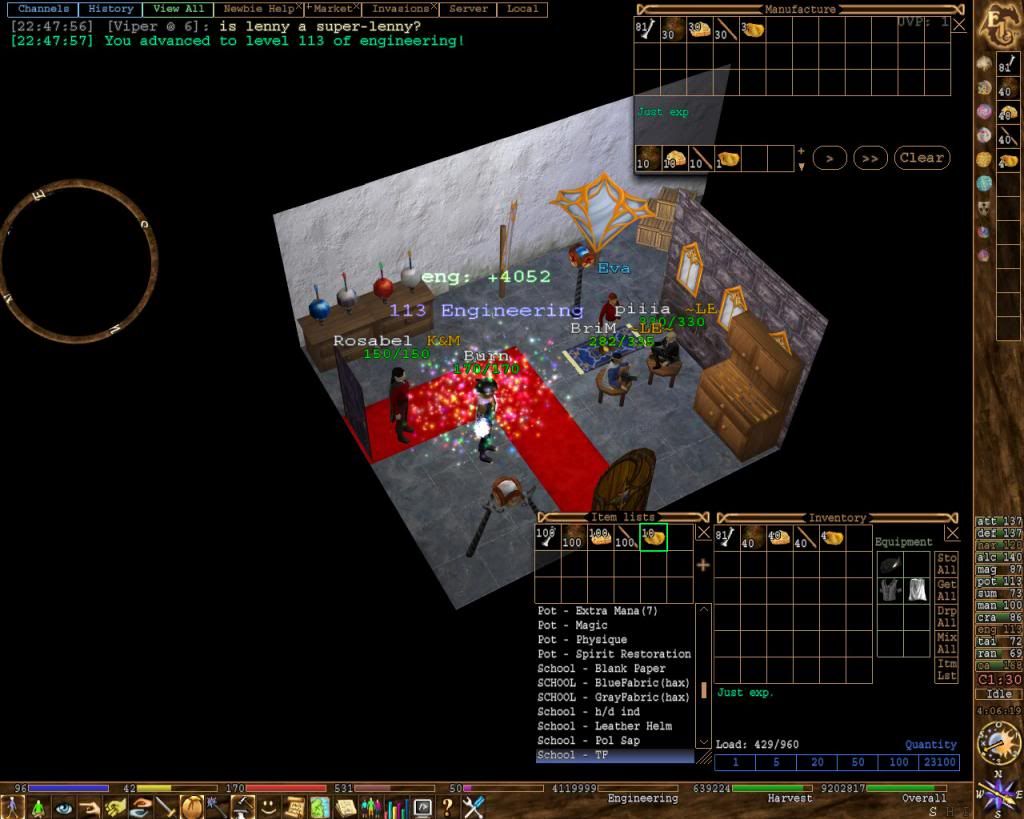The height and width of the screenshot is (819, 1024).
Task: Toggle the eye look-at icon
Action: coord(64,806)
